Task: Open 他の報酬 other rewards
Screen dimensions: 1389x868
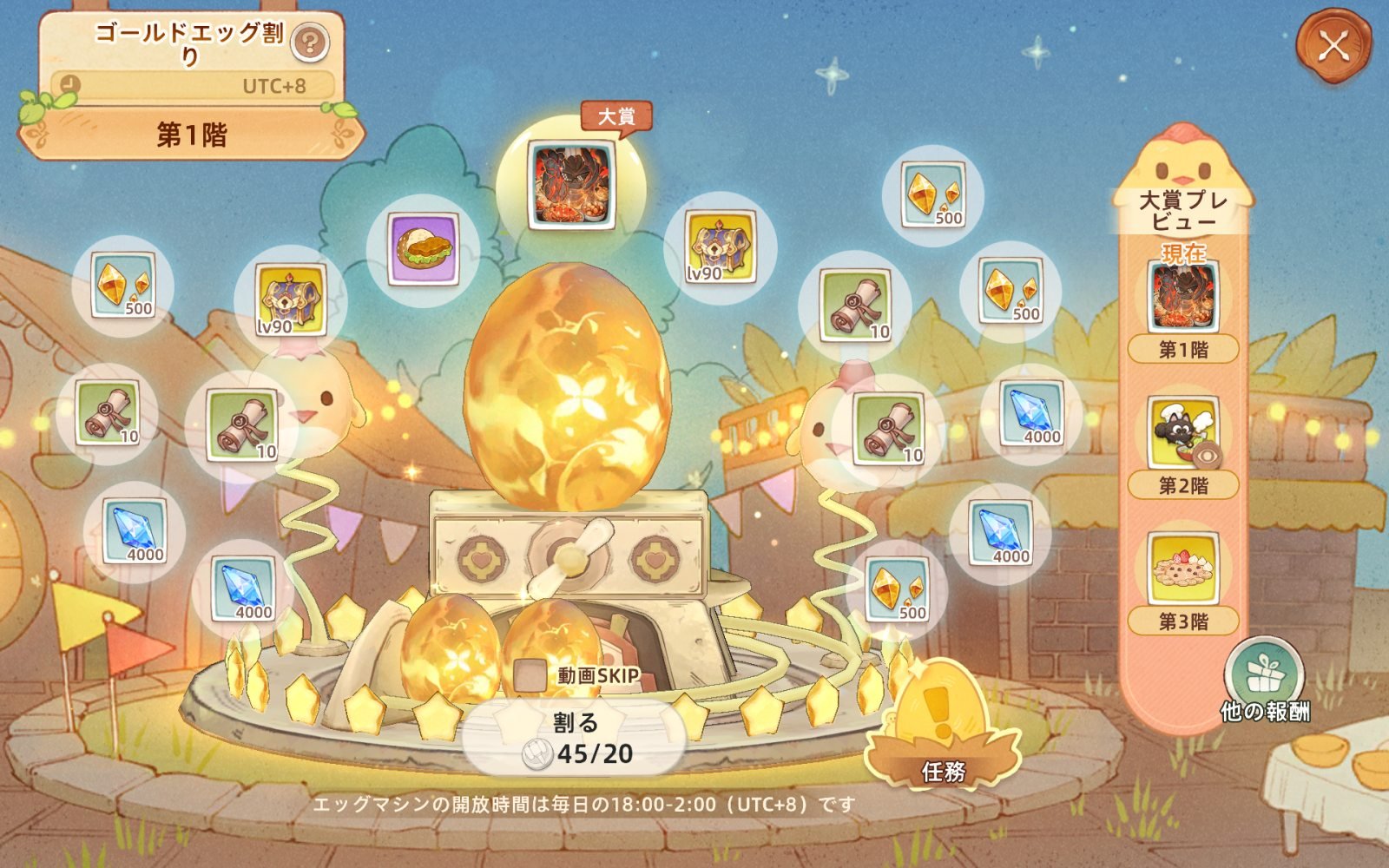Action: [x=1263, y=679]
